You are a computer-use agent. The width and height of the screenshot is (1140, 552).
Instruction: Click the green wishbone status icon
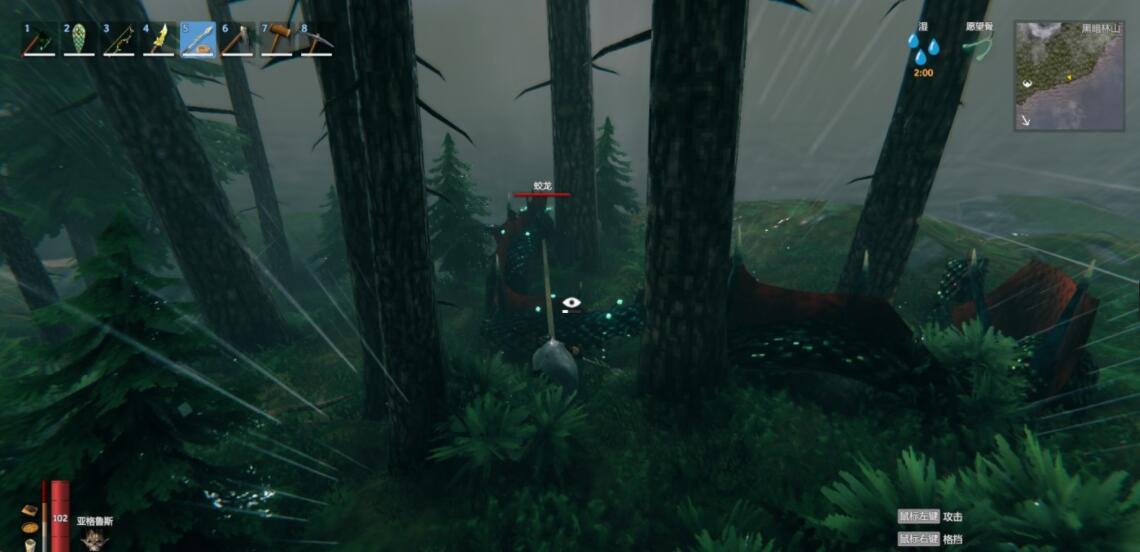(980, 46)
